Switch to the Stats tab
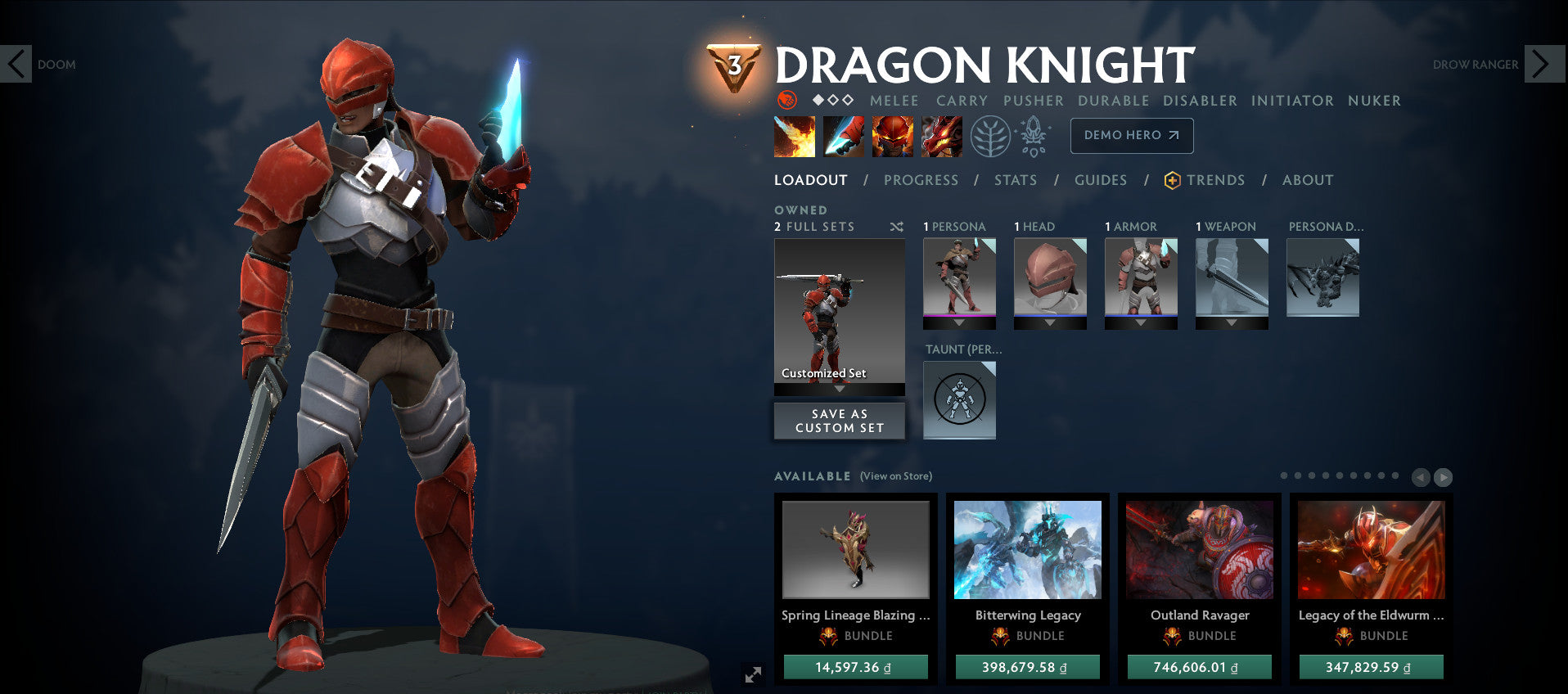 pos(1016,180)
